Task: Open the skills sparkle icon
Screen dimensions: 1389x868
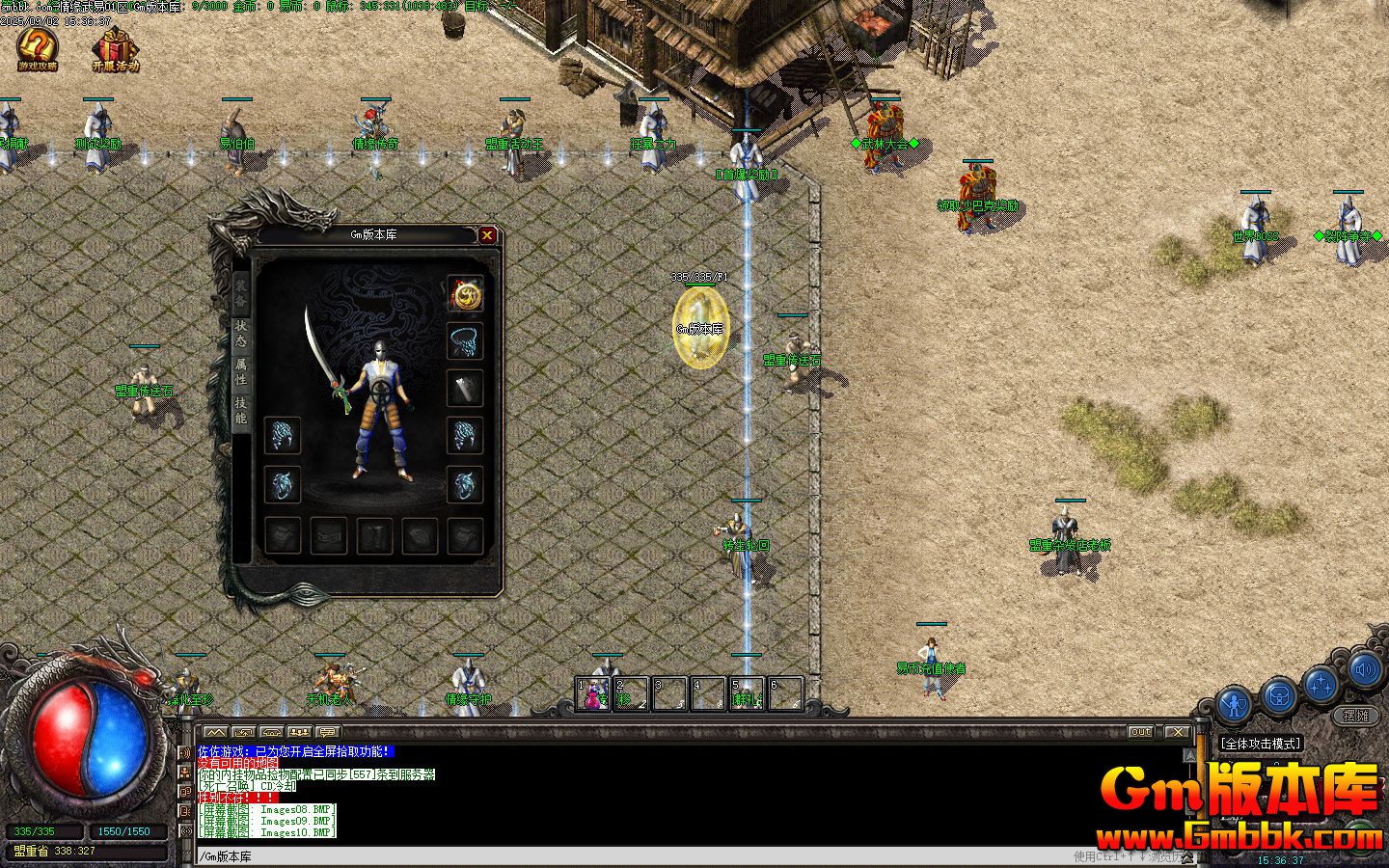Action: 1322,685
